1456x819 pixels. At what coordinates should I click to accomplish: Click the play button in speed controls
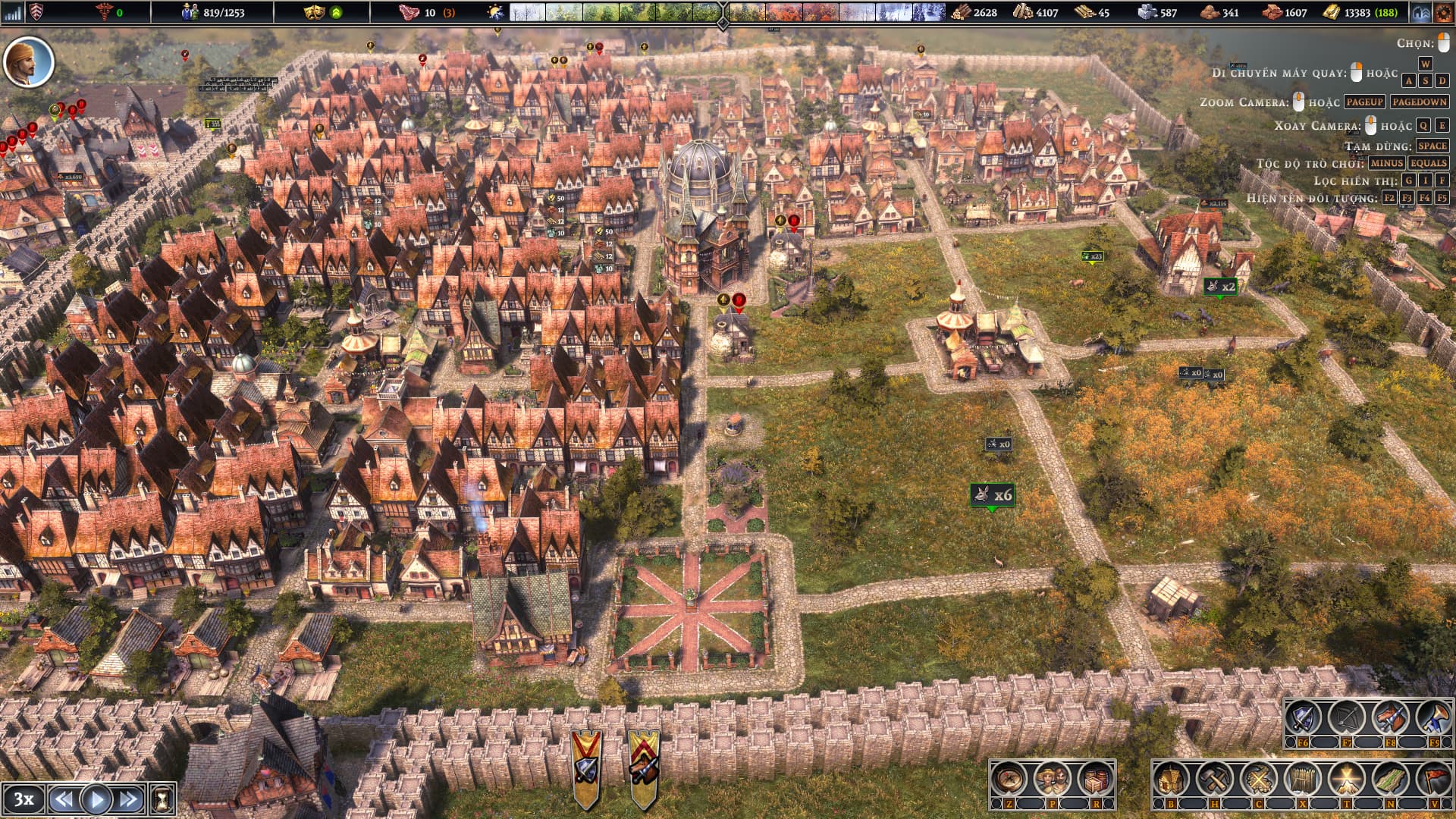(96, 799)
